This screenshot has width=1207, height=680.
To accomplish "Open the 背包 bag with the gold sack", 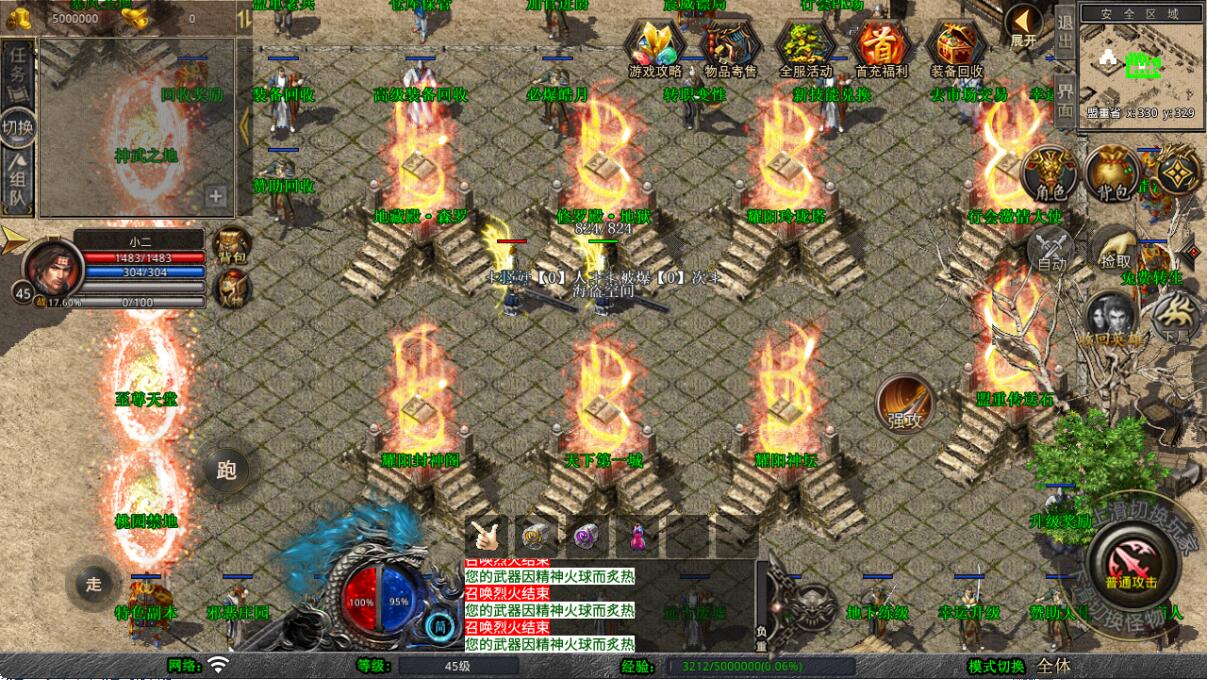I will pos(1112,173).
